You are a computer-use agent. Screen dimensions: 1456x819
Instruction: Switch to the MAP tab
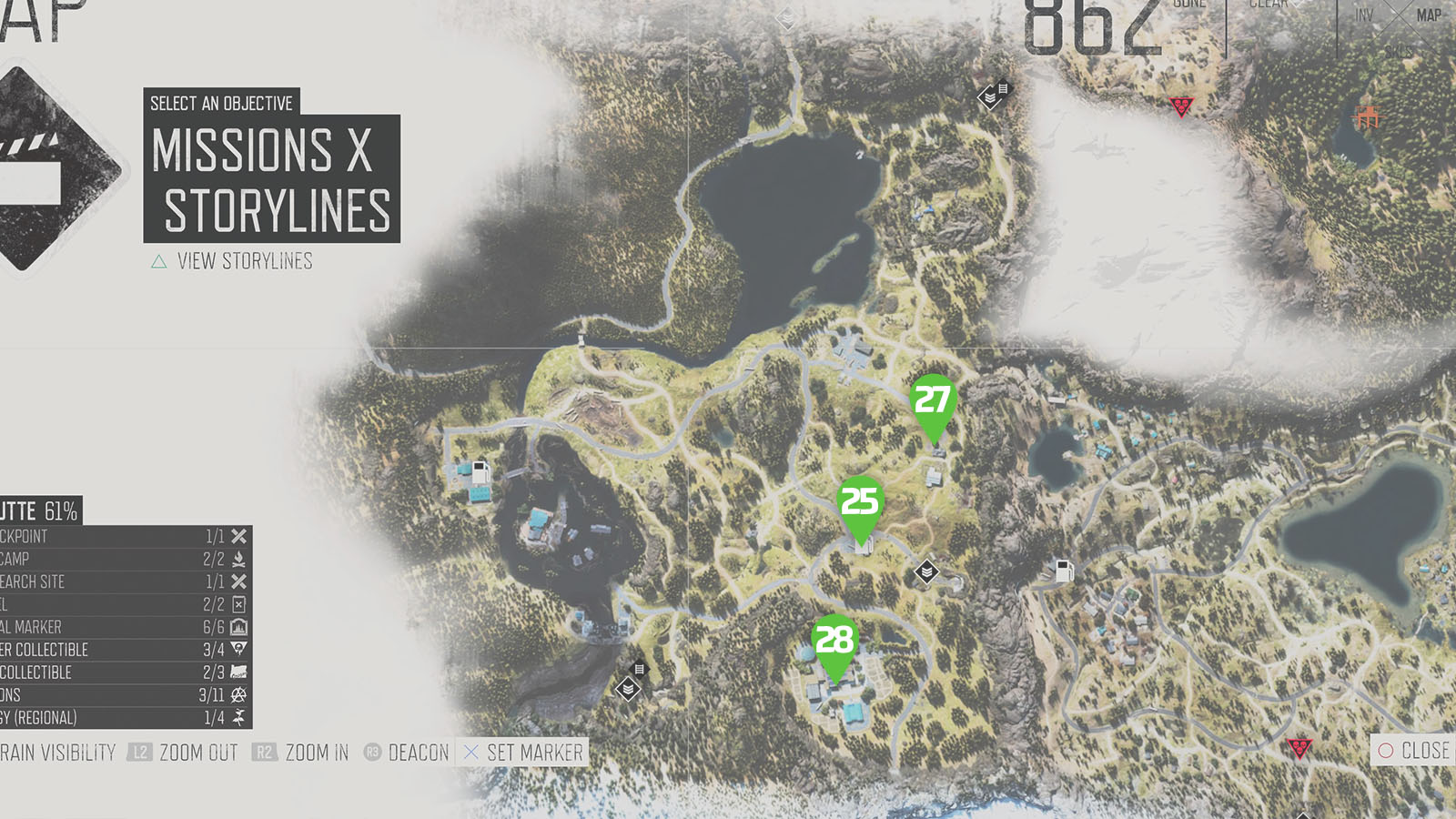[x=1428, y=15]
